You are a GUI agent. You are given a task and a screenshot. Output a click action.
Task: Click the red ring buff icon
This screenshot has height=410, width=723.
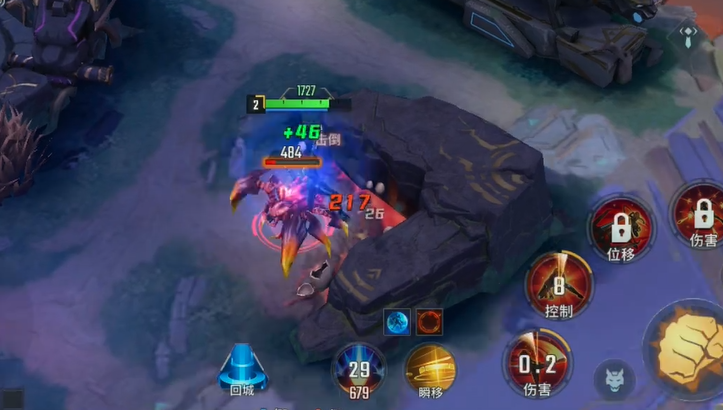coord(429,321)
